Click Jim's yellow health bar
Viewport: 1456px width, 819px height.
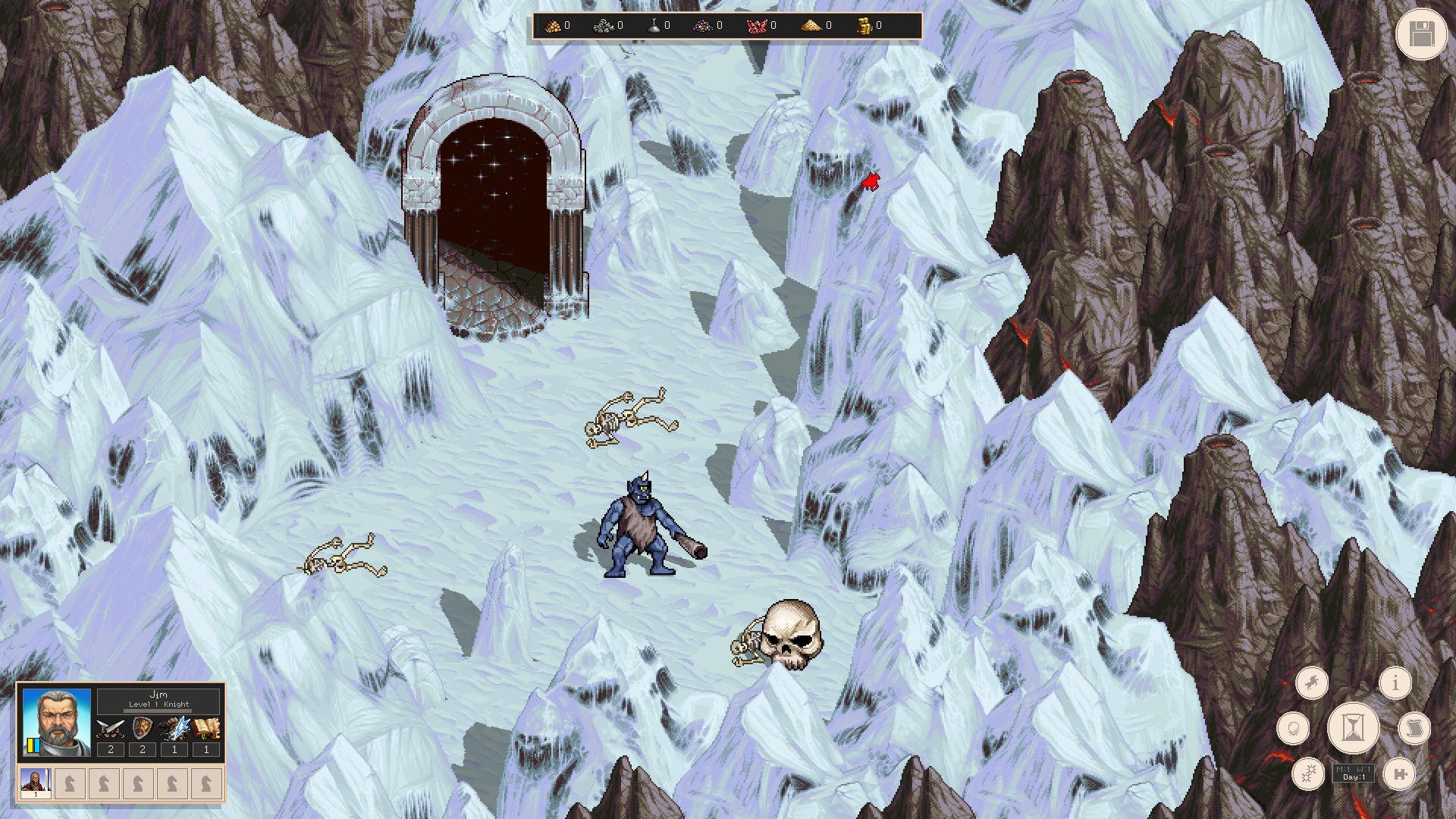[31, 745]
